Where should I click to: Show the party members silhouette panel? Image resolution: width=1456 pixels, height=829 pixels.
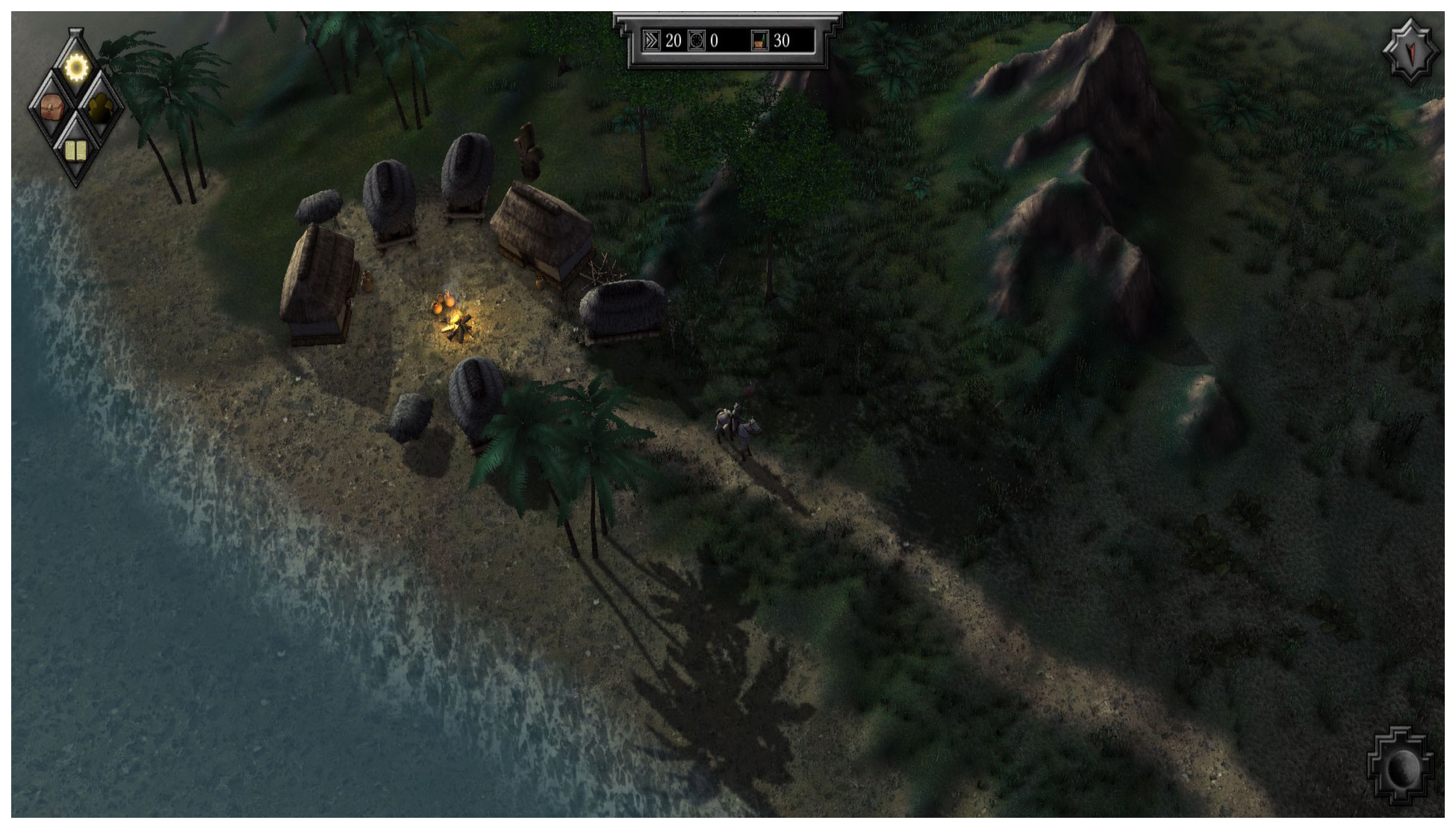101,109
